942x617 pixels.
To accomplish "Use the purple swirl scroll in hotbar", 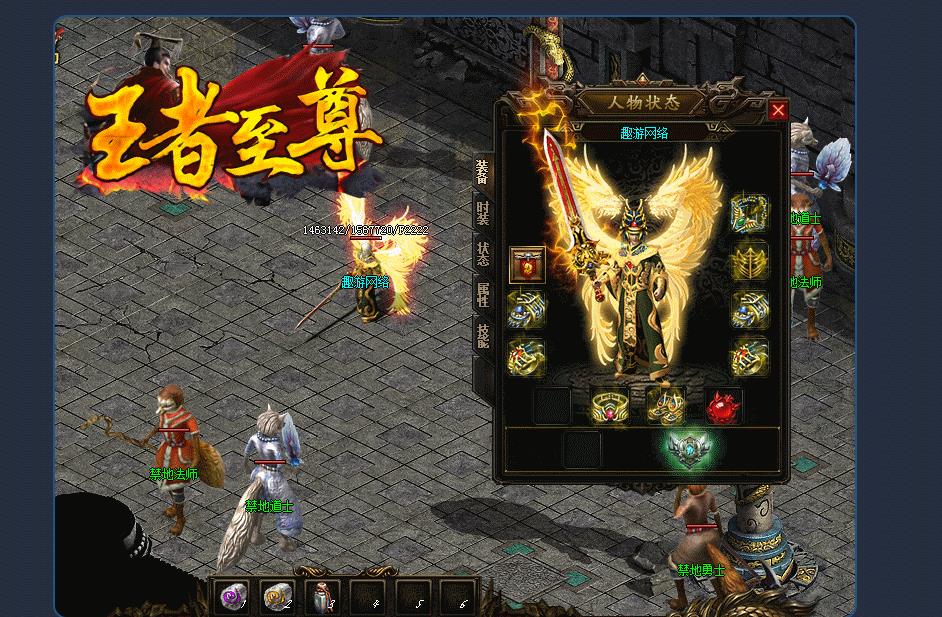I will [x=233, y=596].
